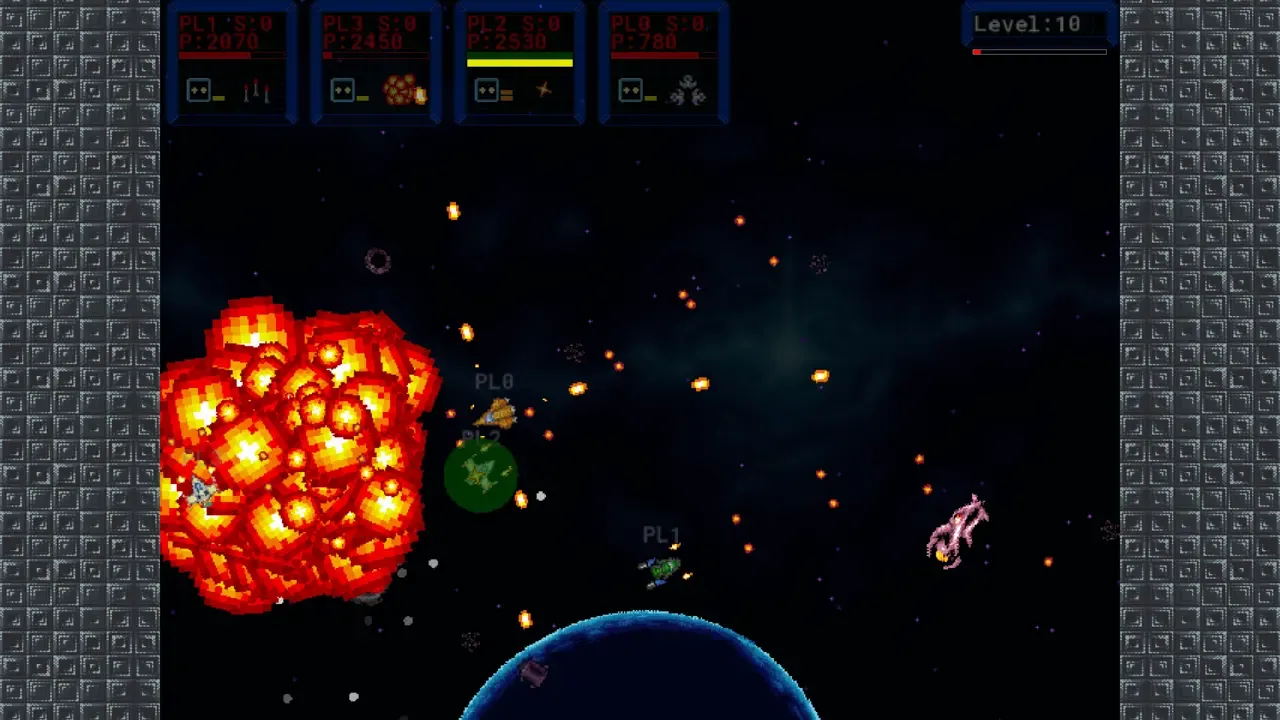Viewport: 1280px width, 720px height.
Task: Select PL1's triple missile weapon icon
Action: 256,92
